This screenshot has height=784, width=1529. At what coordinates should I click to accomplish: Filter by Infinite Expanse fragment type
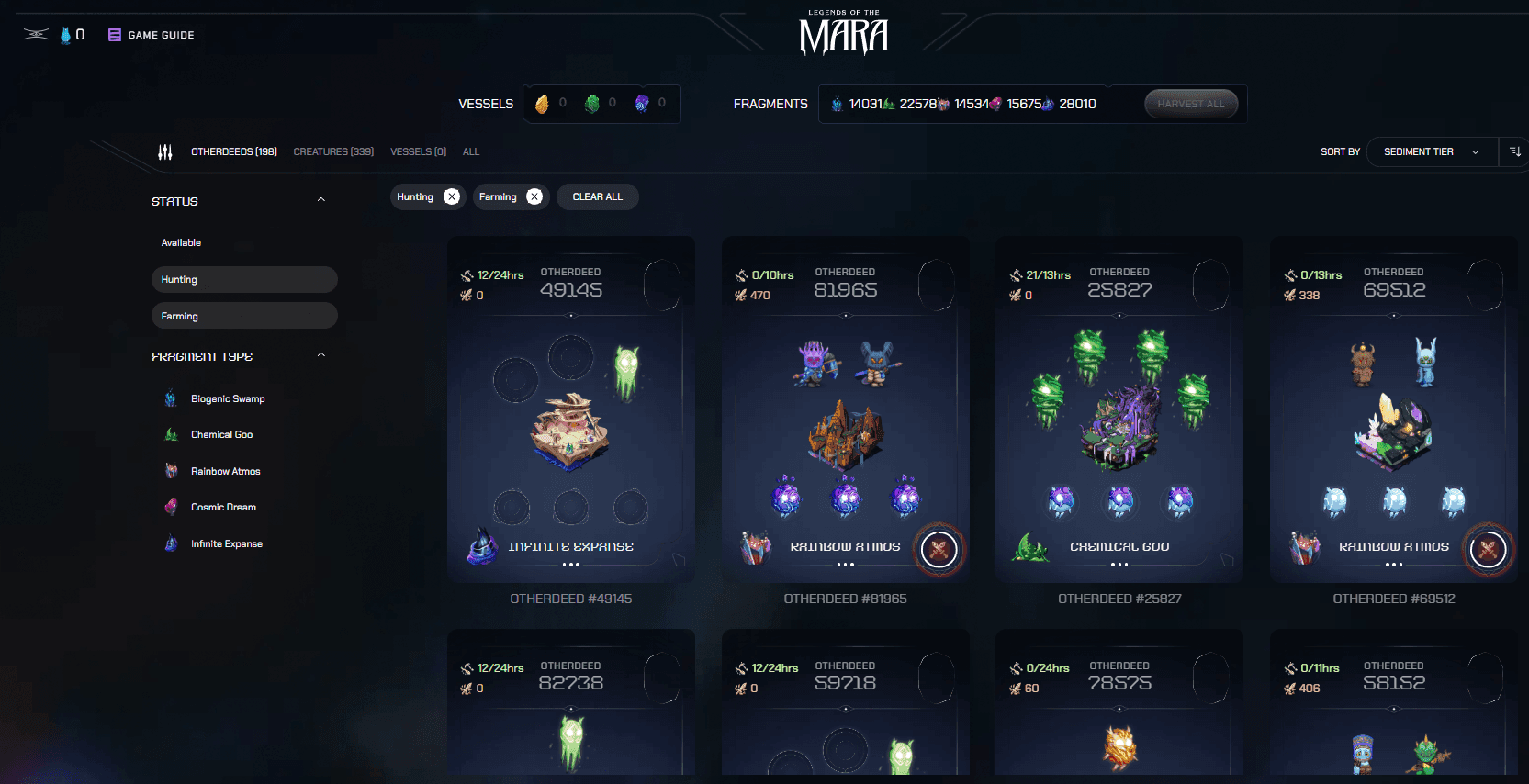[226, 543]
